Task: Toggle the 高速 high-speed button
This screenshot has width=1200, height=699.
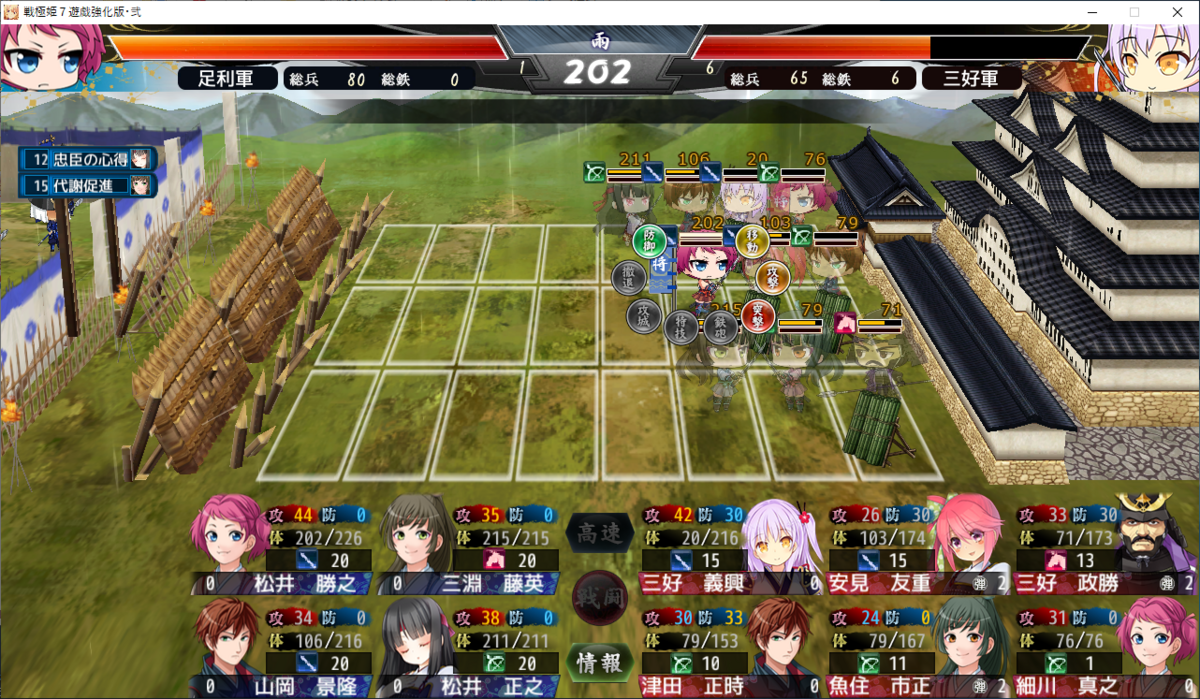Action: (600, 534)
